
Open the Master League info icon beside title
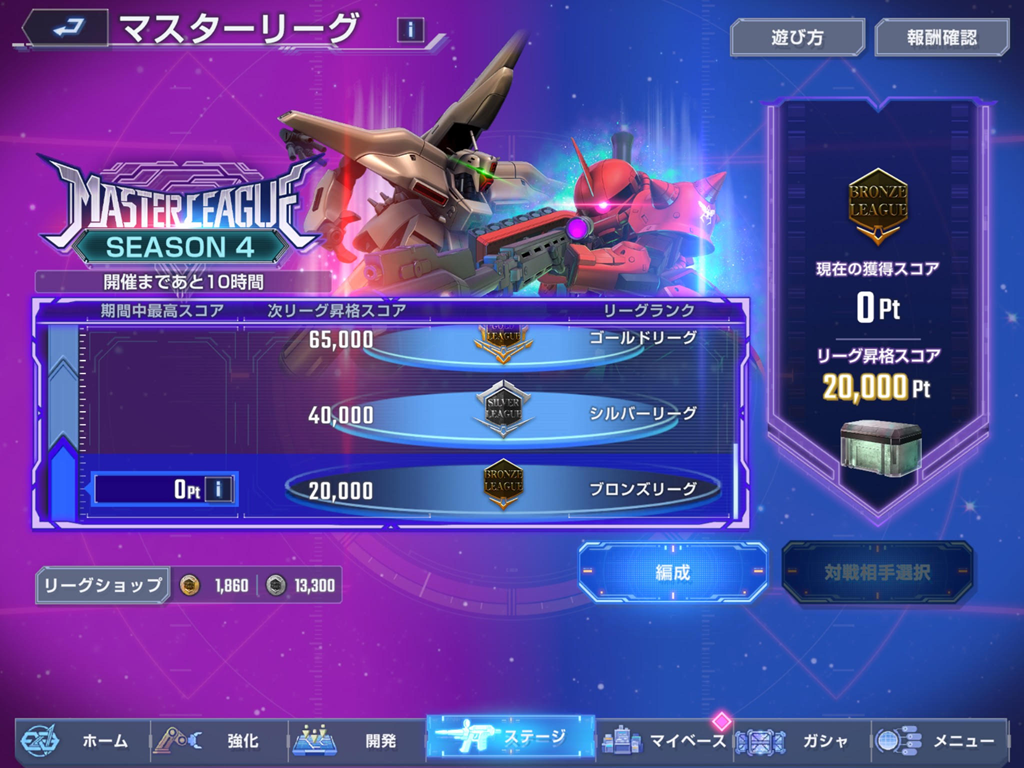(410, 30)
